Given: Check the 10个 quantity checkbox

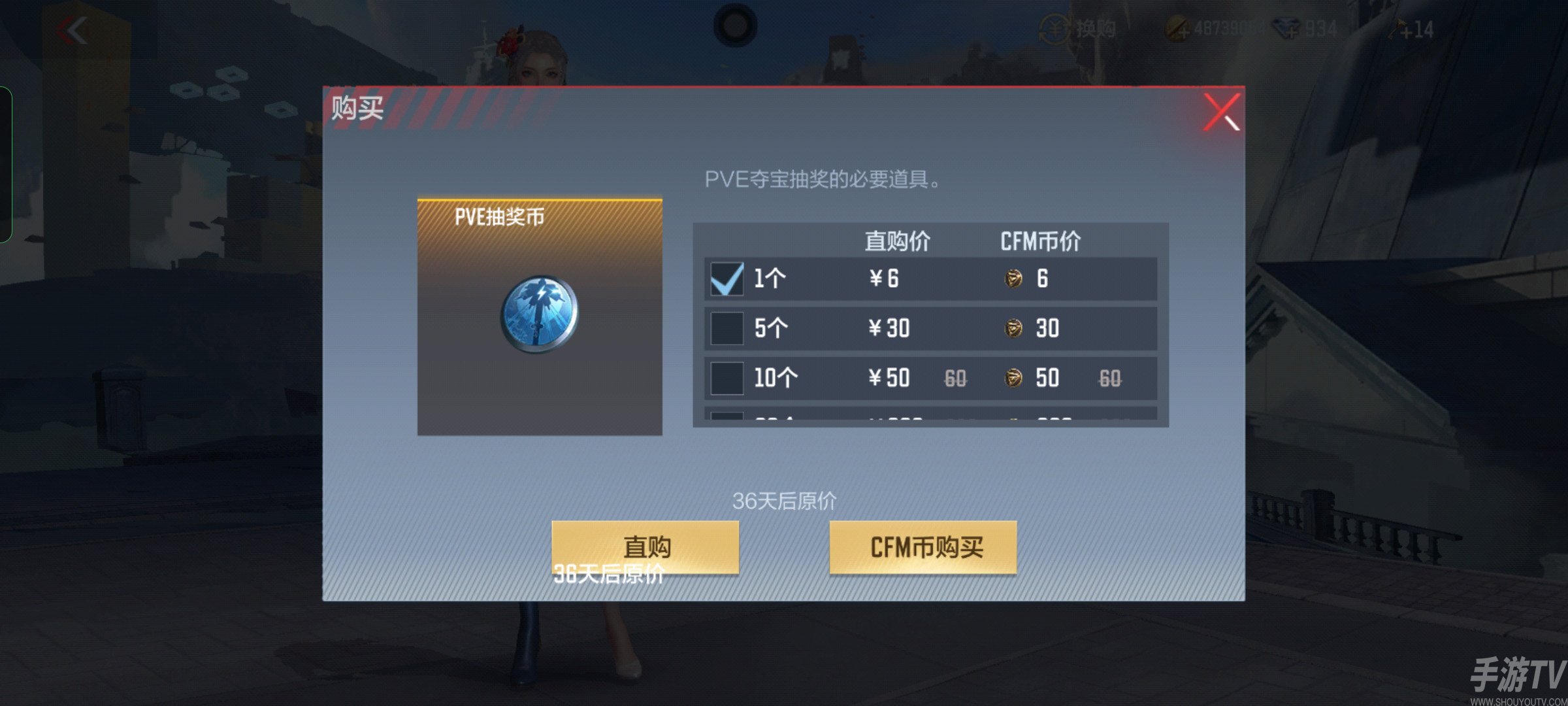Looking at the screenshot, I should 727,379.
